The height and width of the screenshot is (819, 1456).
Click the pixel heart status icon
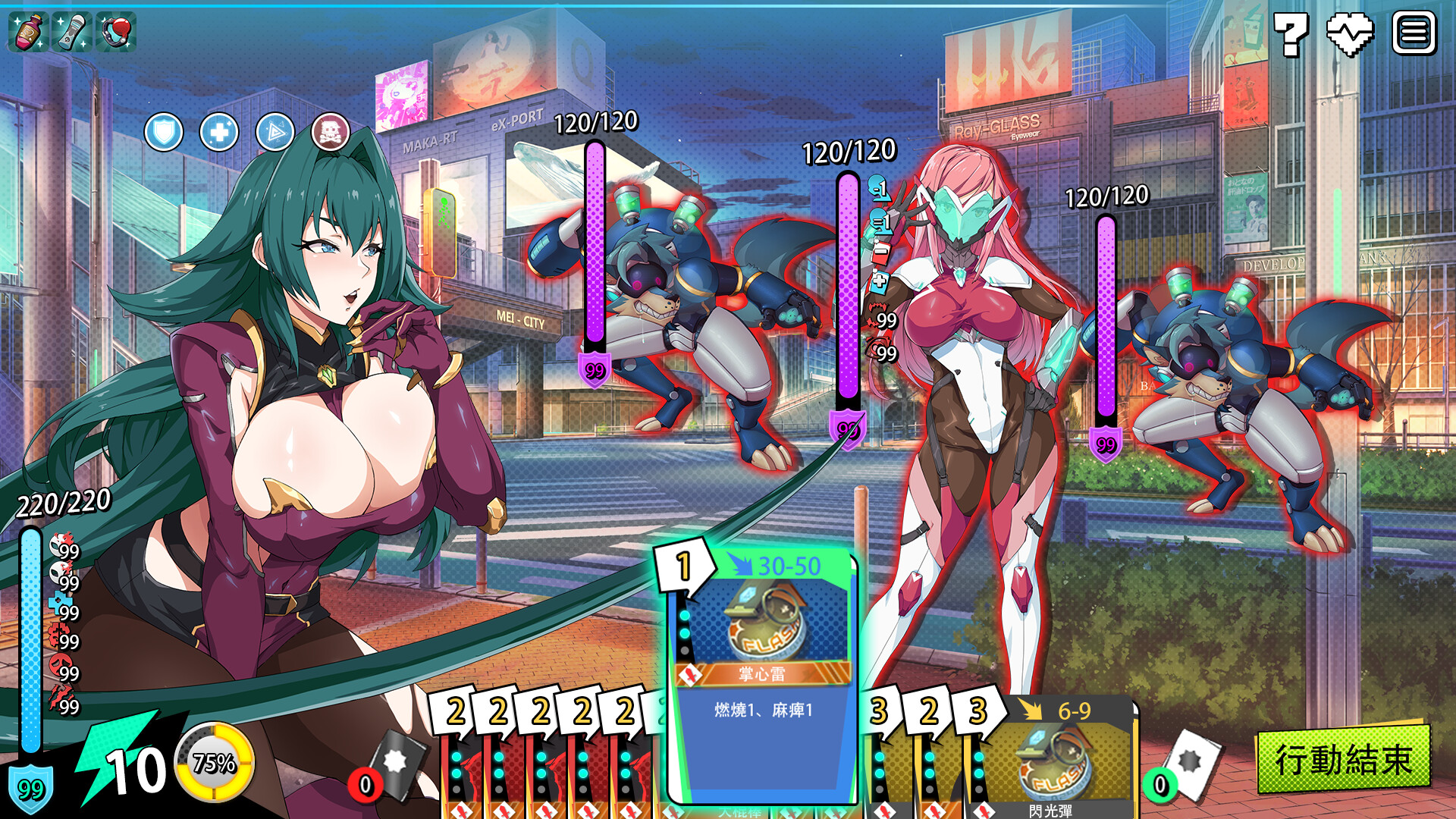pos(1349,33)
